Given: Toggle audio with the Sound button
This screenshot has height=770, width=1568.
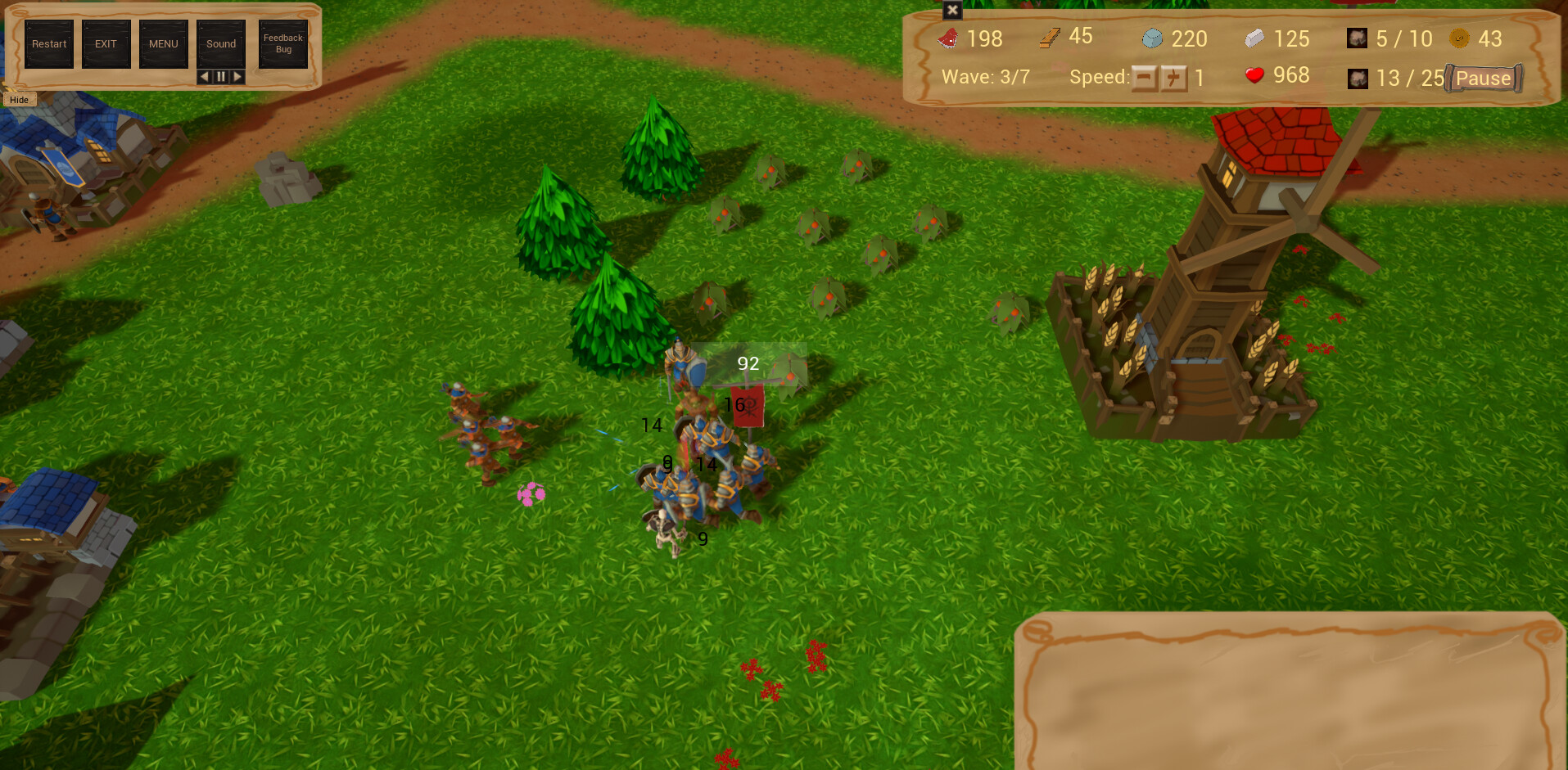Looking at the screenshot, I should (x=220, y=43).
